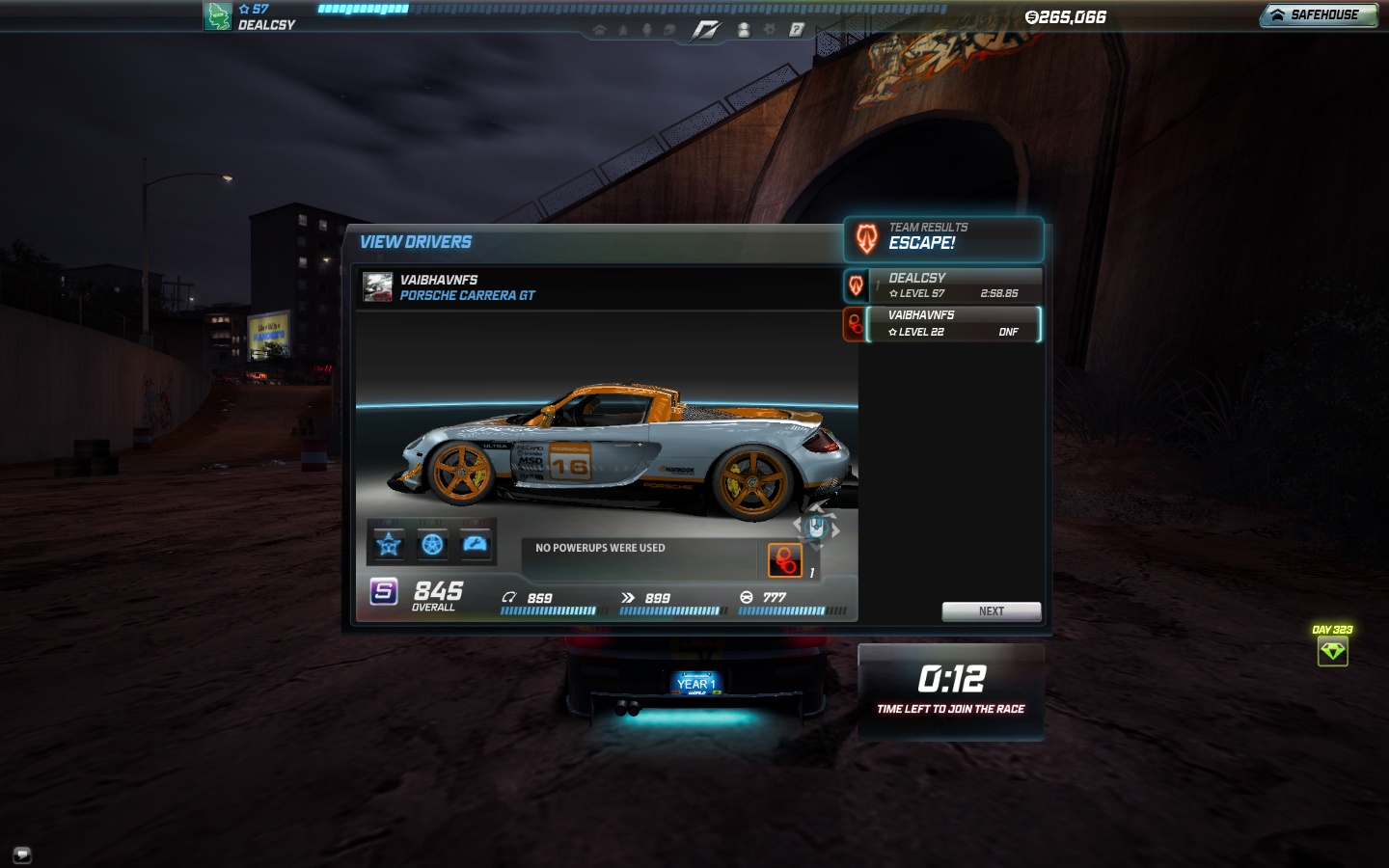Click the cop handcuffs icon
This screenshot has width=1389, height=868.
tap(784, 560)
